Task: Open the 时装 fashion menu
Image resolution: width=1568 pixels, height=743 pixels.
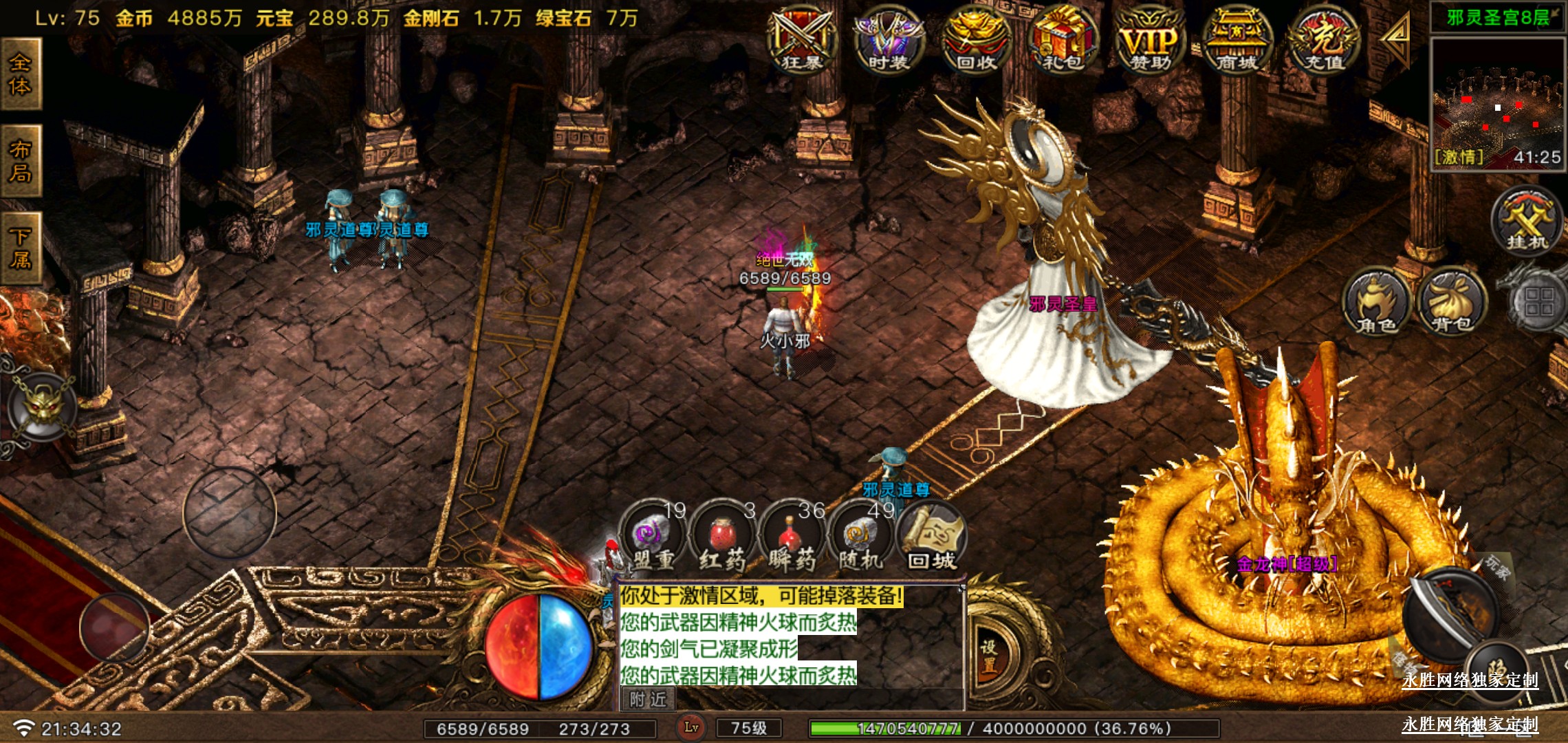Action: tap(889, 40)
